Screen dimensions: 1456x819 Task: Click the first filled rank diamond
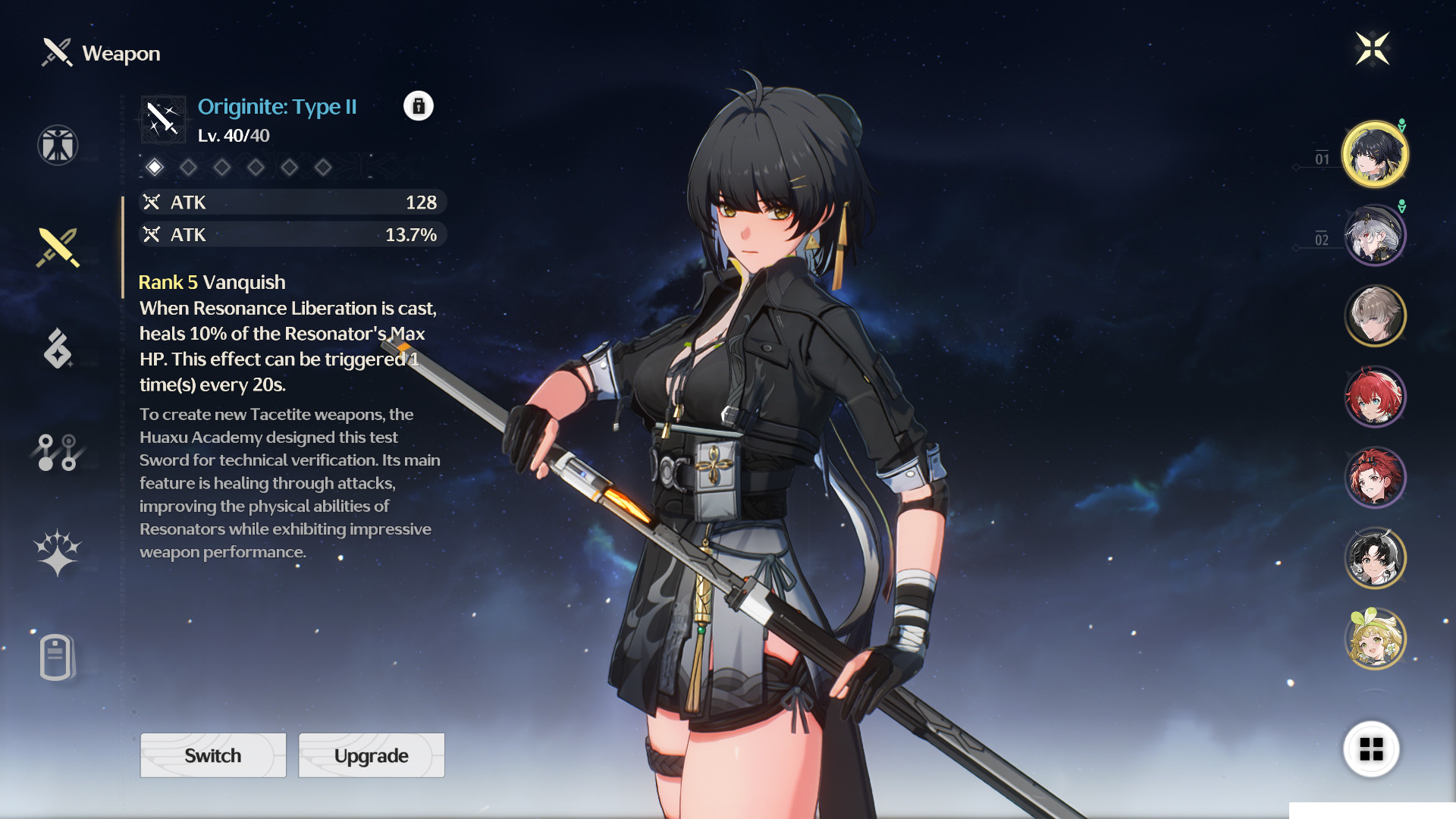(155, 167)
